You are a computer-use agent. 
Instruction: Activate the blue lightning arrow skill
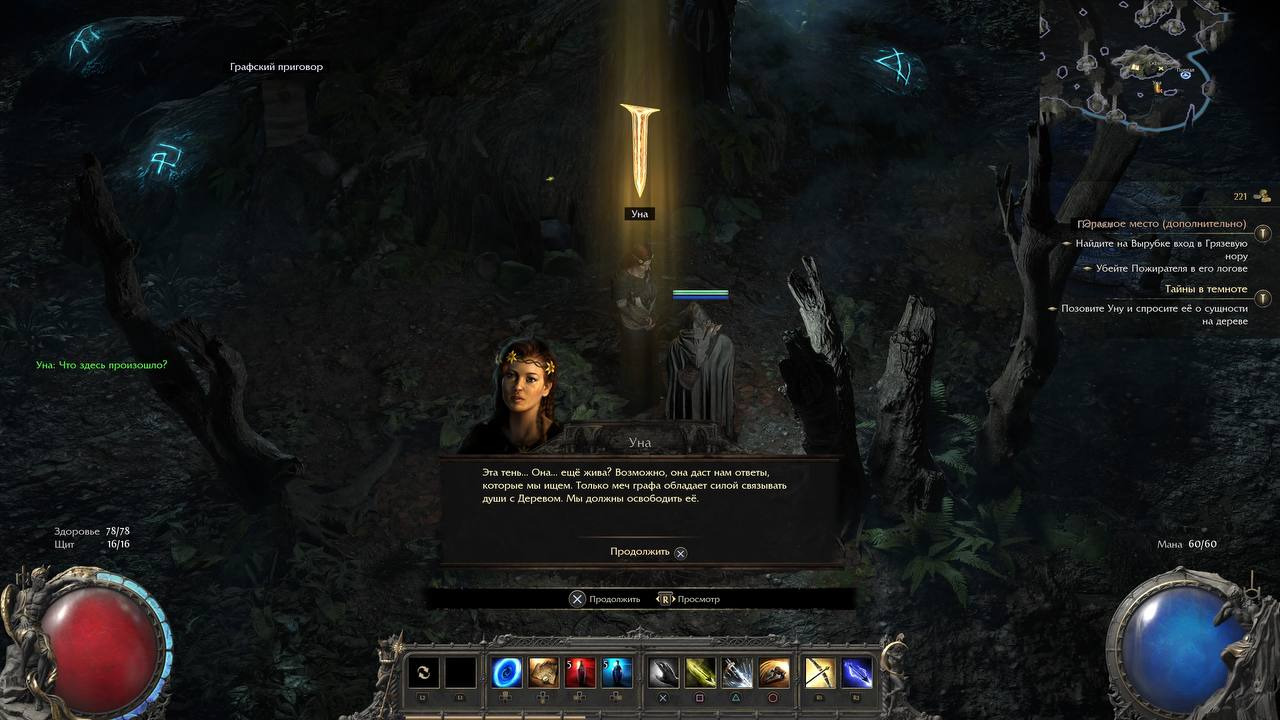click(x=857, y=673)
